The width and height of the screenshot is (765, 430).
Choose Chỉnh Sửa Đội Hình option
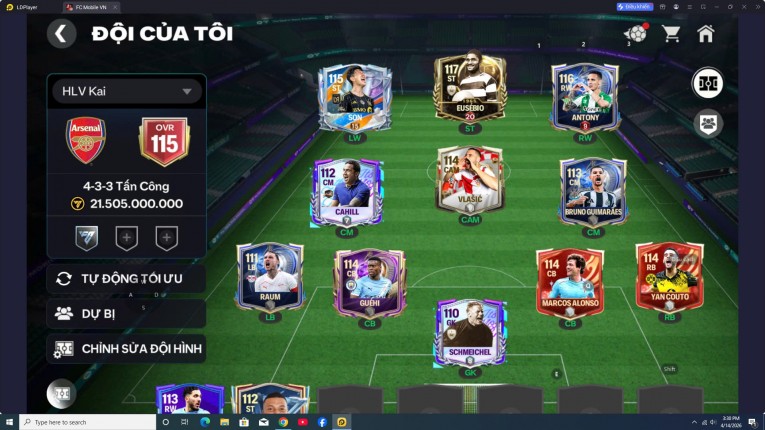(126, 349)
